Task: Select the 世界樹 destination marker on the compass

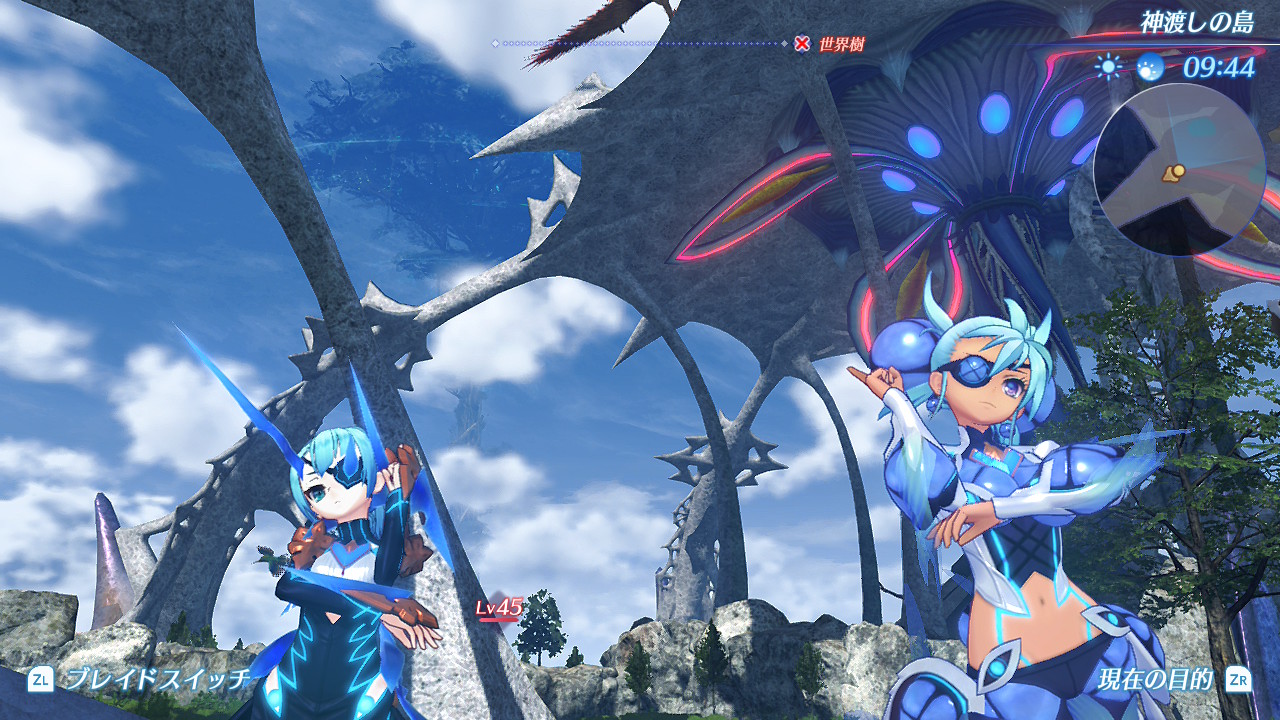Action: [x=802, y=43]
